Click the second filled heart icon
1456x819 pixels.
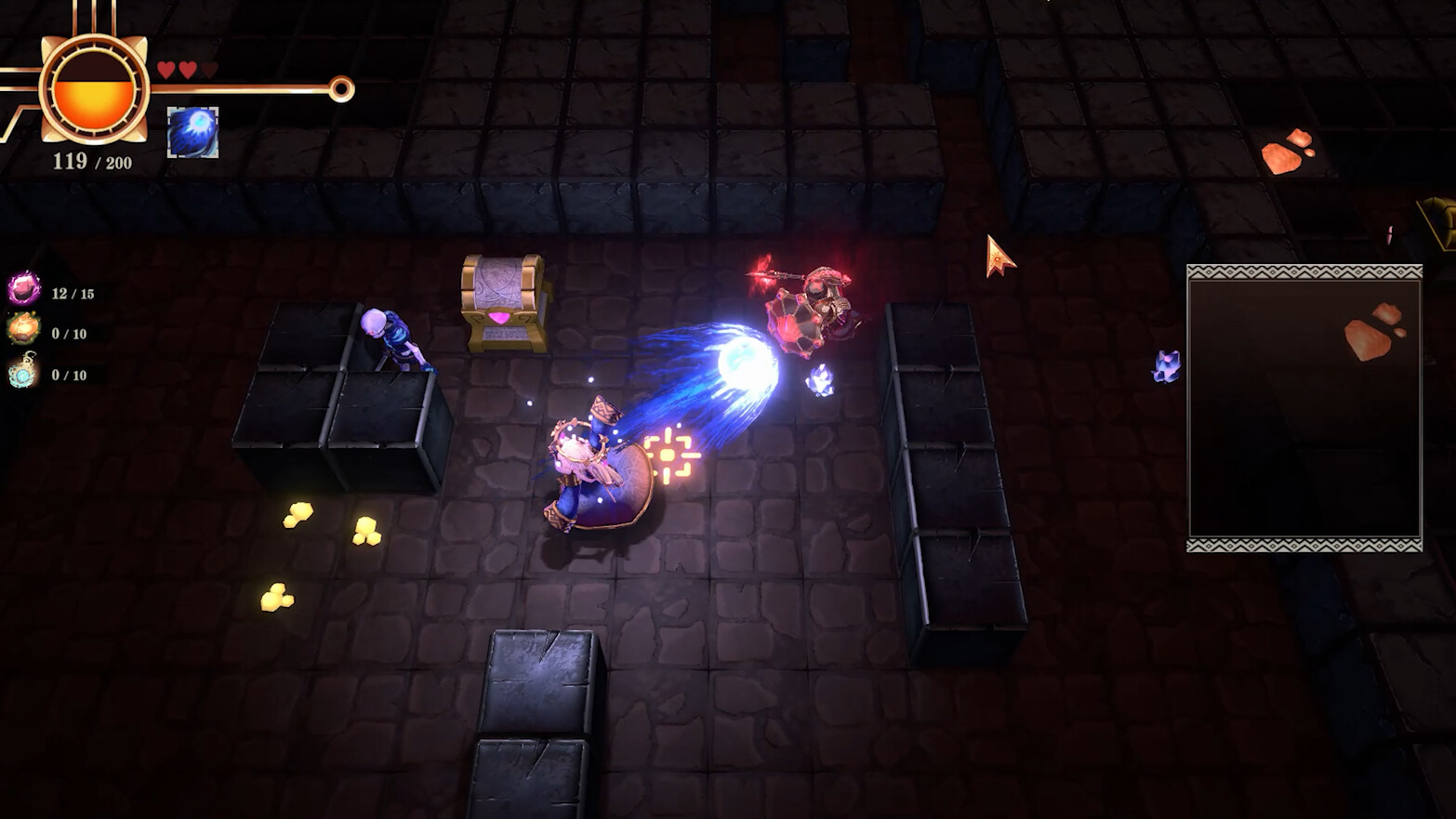(x=188, y=69)
